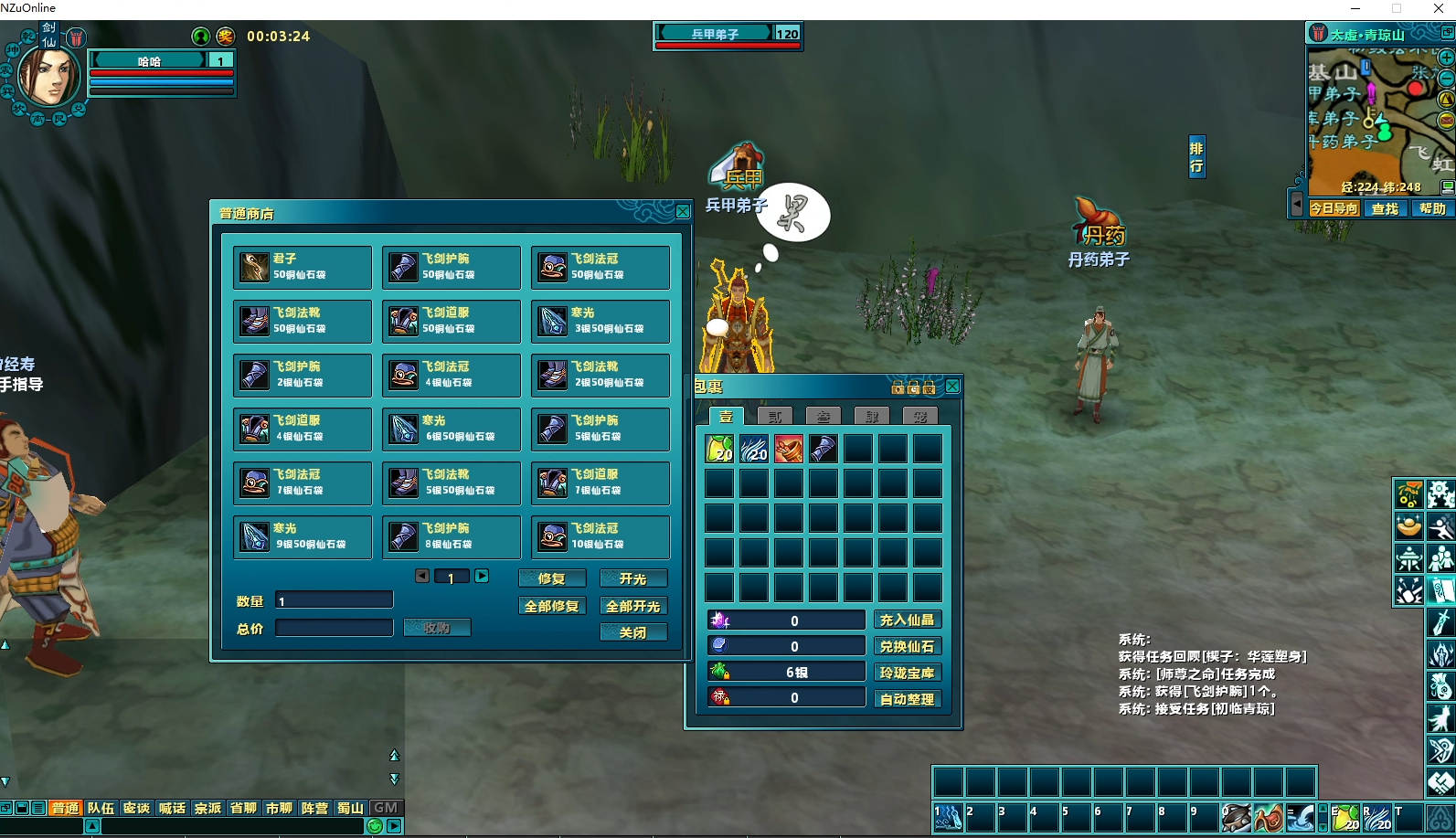Click the 修复 repair button
The height and width of the screenshot is (838, 1456).
(551, 578)
